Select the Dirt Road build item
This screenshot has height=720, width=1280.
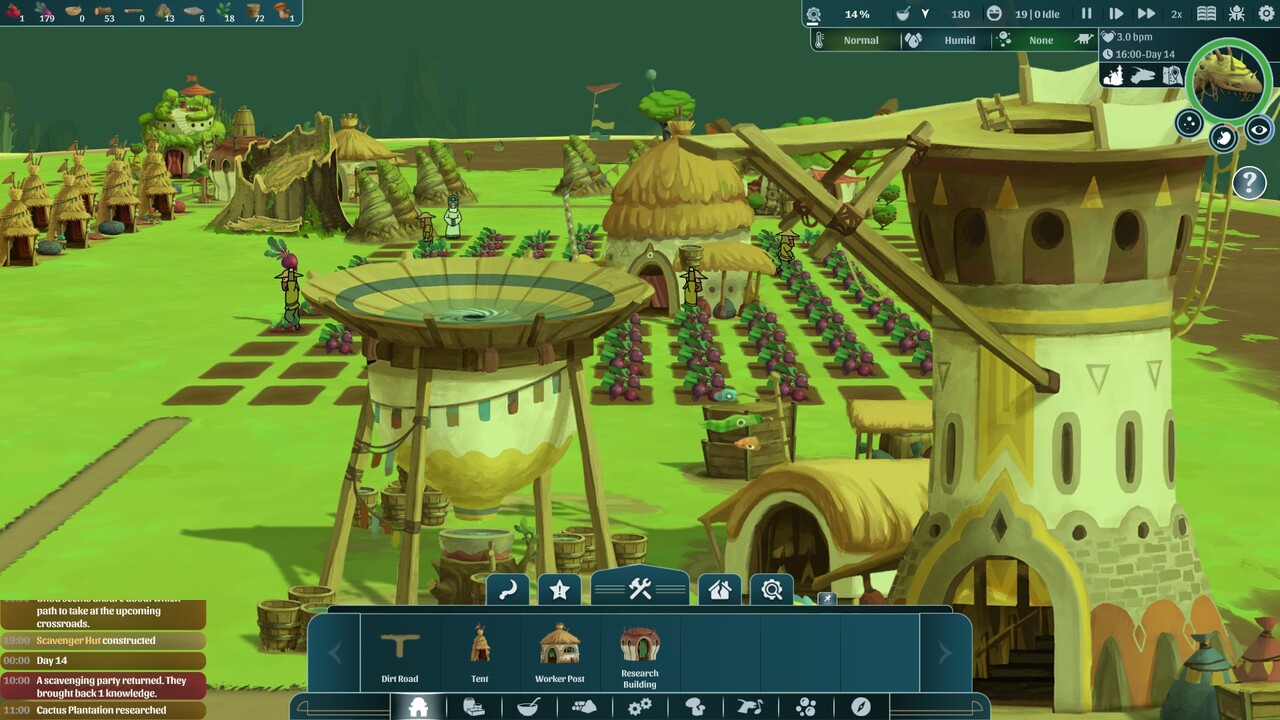click(400, 653)
